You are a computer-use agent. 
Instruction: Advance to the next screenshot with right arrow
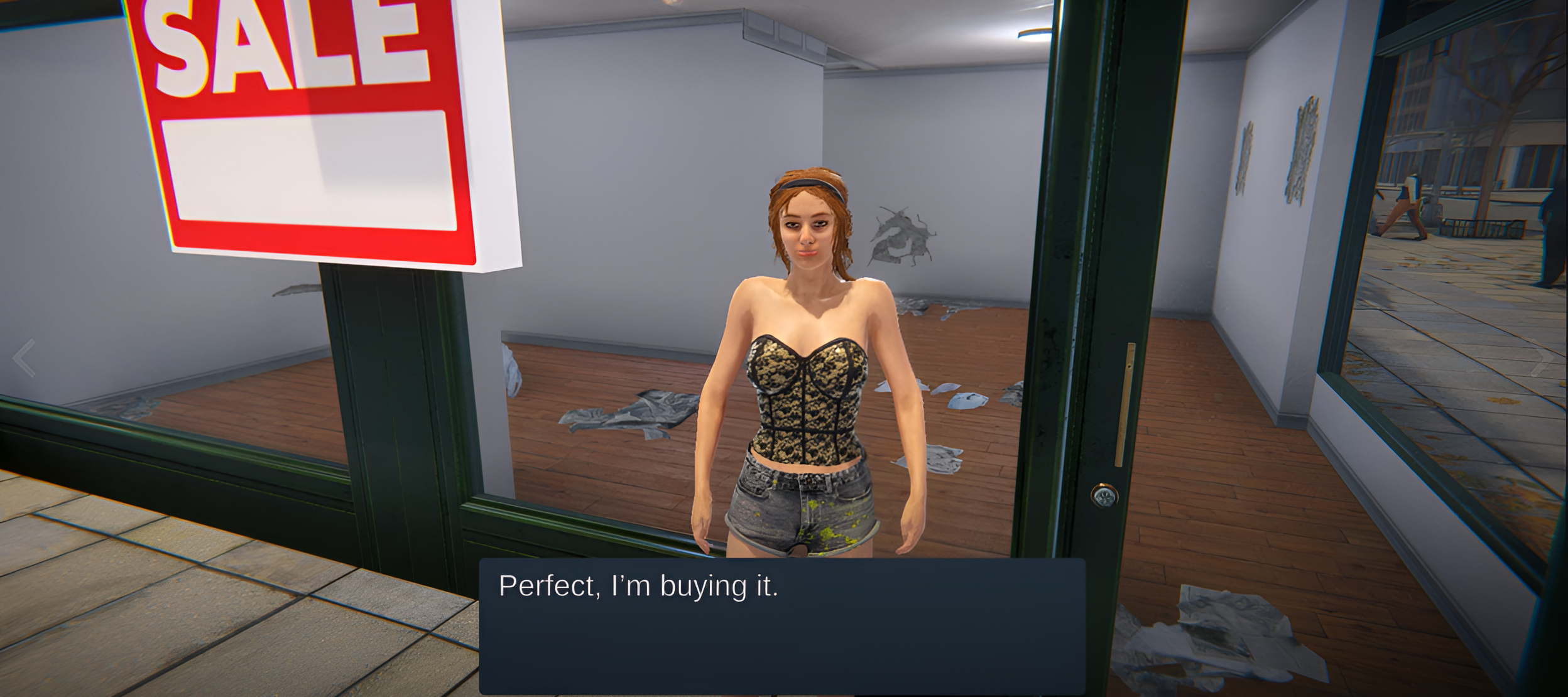pos(1542,358)
